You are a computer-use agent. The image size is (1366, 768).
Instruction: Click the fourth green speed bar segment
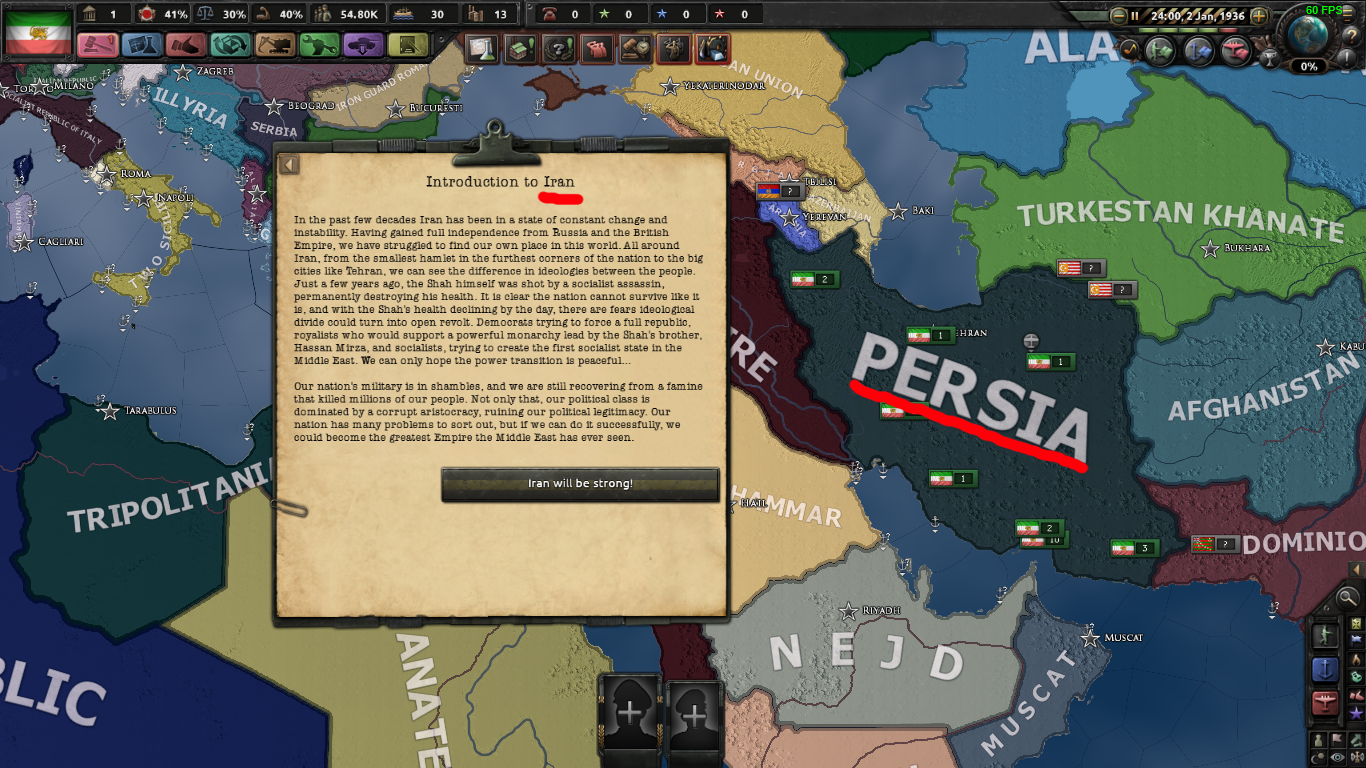pos(1206,30)
